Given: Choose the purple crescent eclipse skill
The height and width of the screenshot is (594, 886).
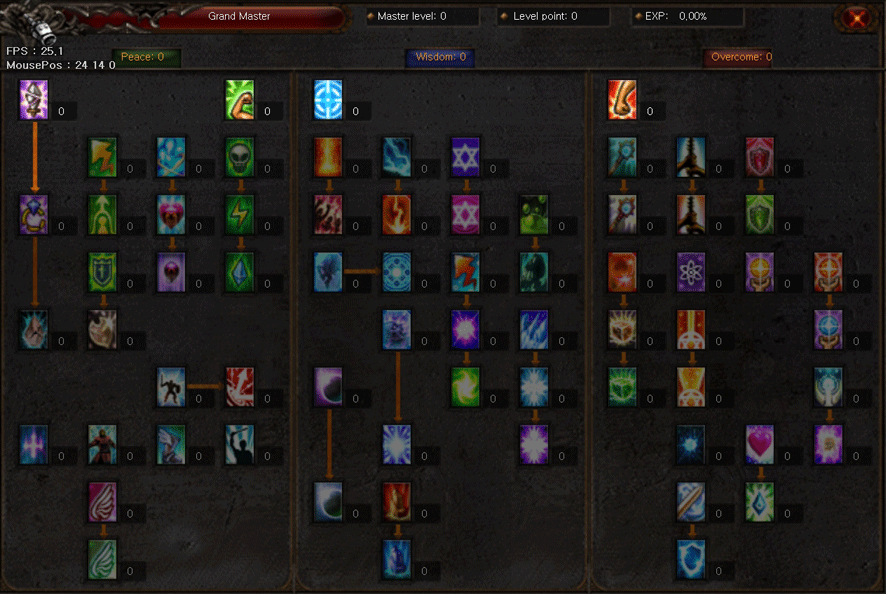Looking at the screenshot, I should tap(328, 387).
